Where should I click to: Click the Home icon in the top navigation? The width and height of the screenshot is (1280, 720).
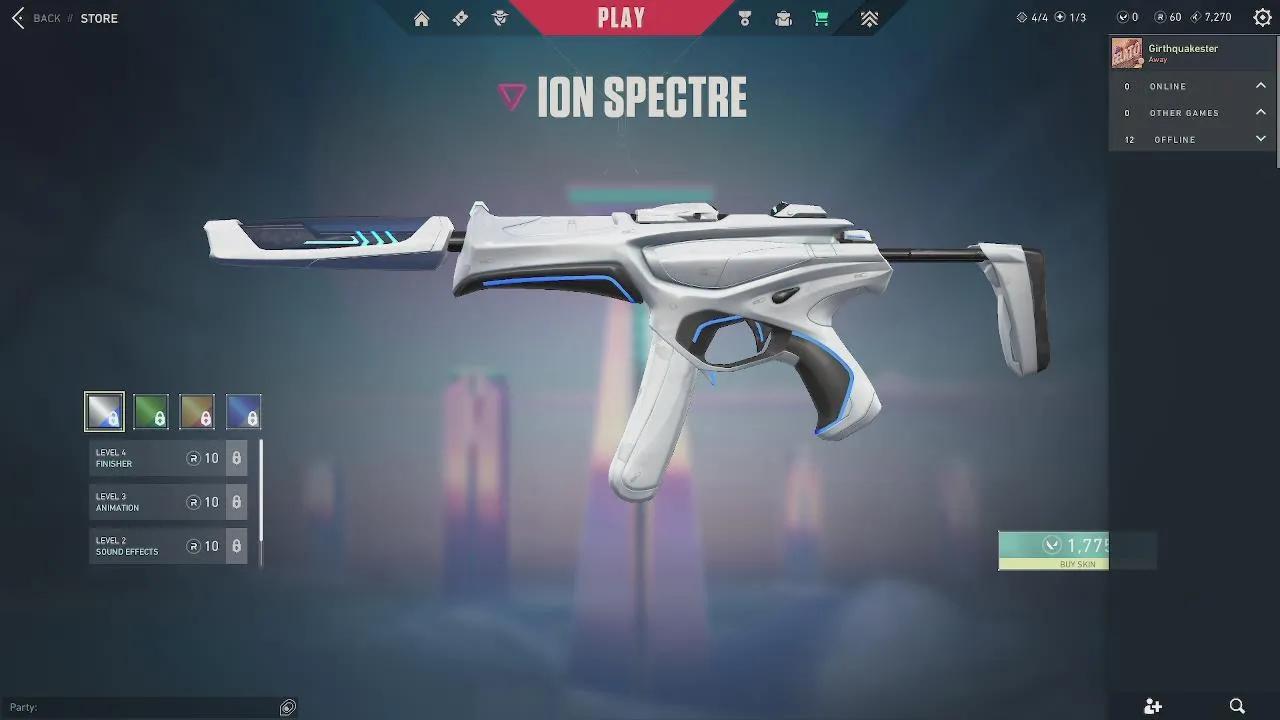[421, 17]
